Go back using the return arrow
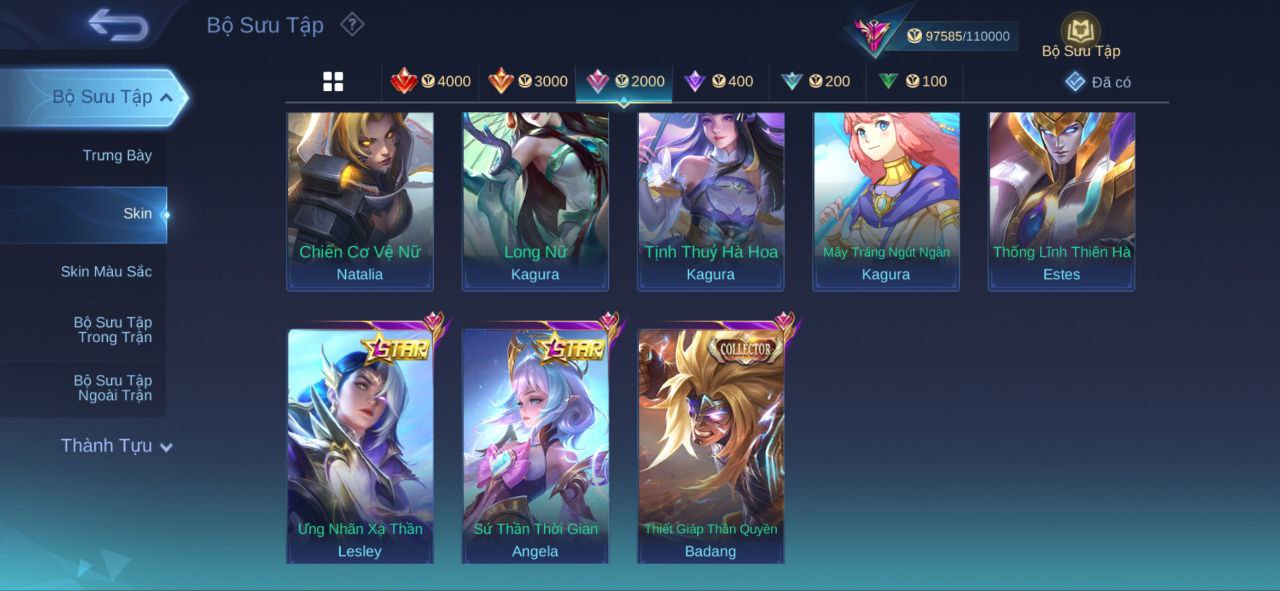Screen dimensions: 1280x591 (118, 25)
